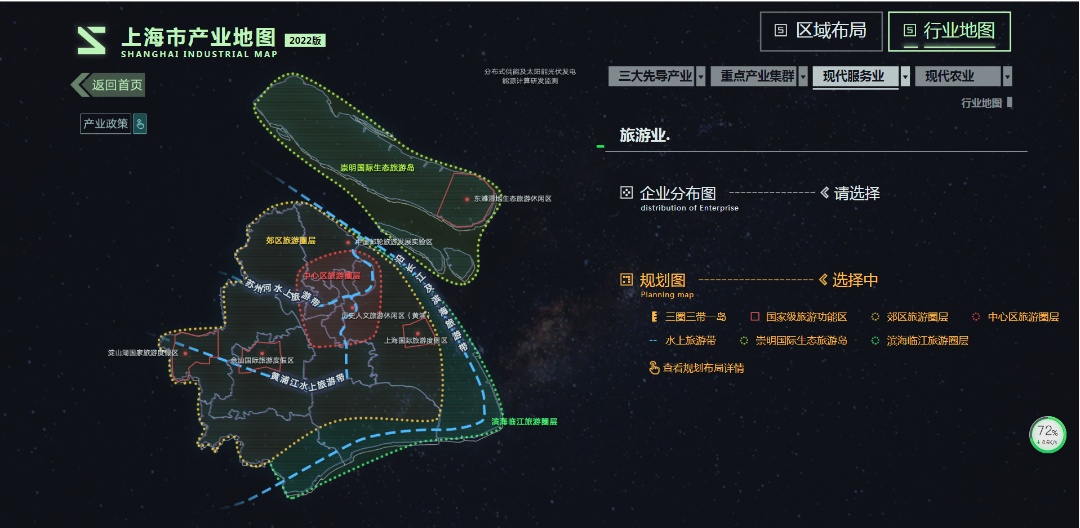Select the 规划图 planning map option
The image size is (1080, 528).
tap(661, 280)
